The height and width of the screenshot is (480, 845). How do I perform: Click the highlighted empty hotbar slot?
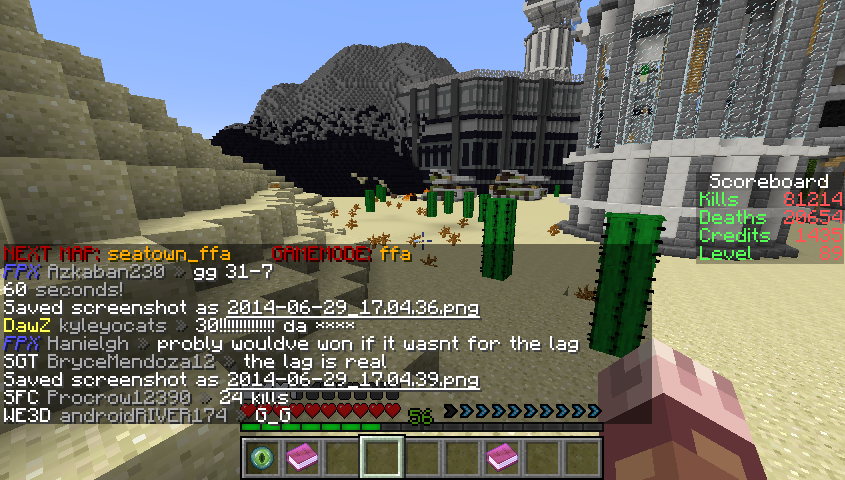[382, 458]
